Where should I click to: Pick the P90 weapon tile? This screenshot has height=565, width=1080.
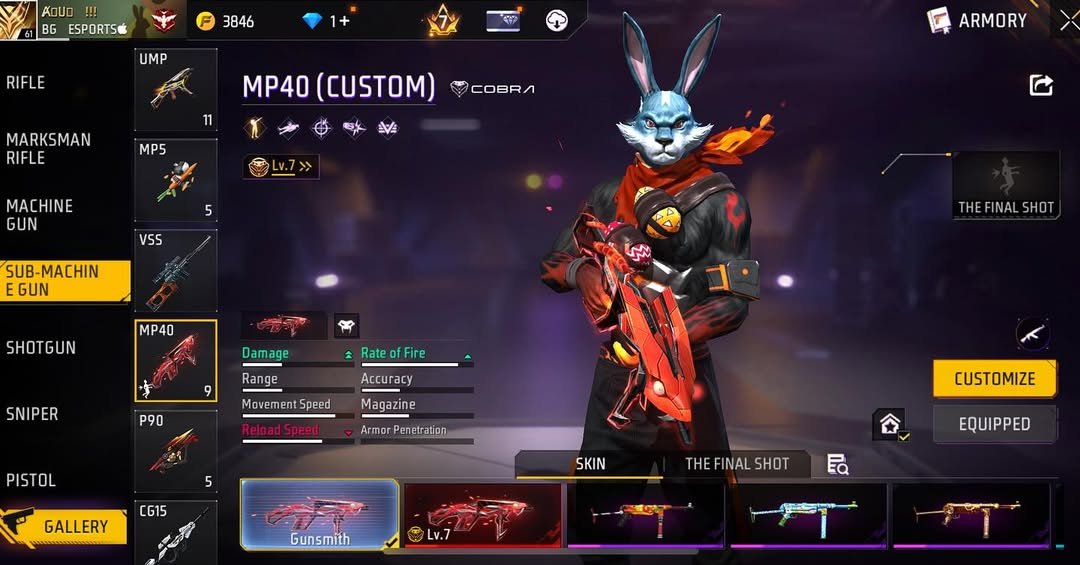[175, 450]
